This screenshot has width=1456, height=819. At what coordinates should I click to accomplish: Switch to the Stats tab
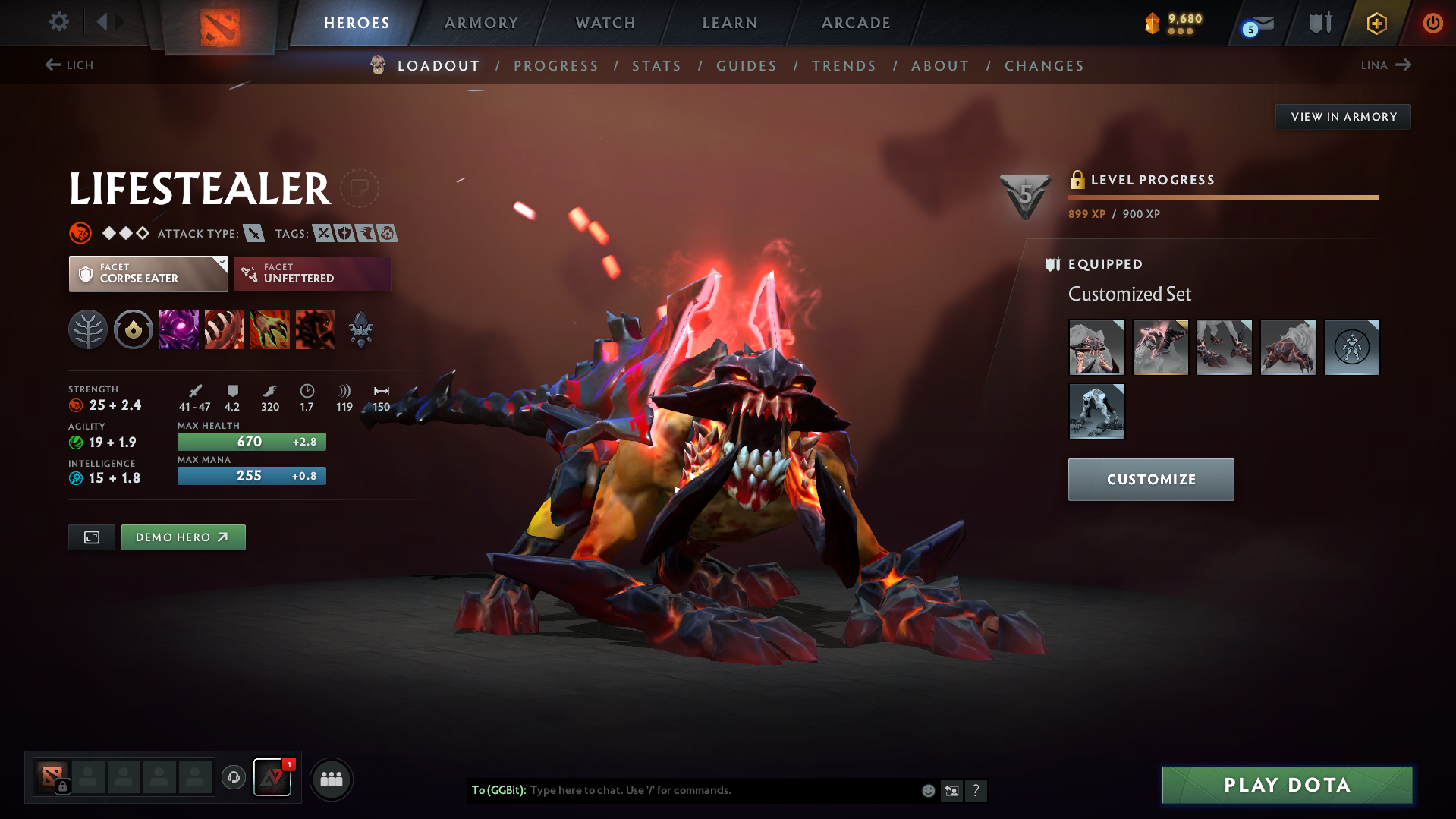click(656, 66)
